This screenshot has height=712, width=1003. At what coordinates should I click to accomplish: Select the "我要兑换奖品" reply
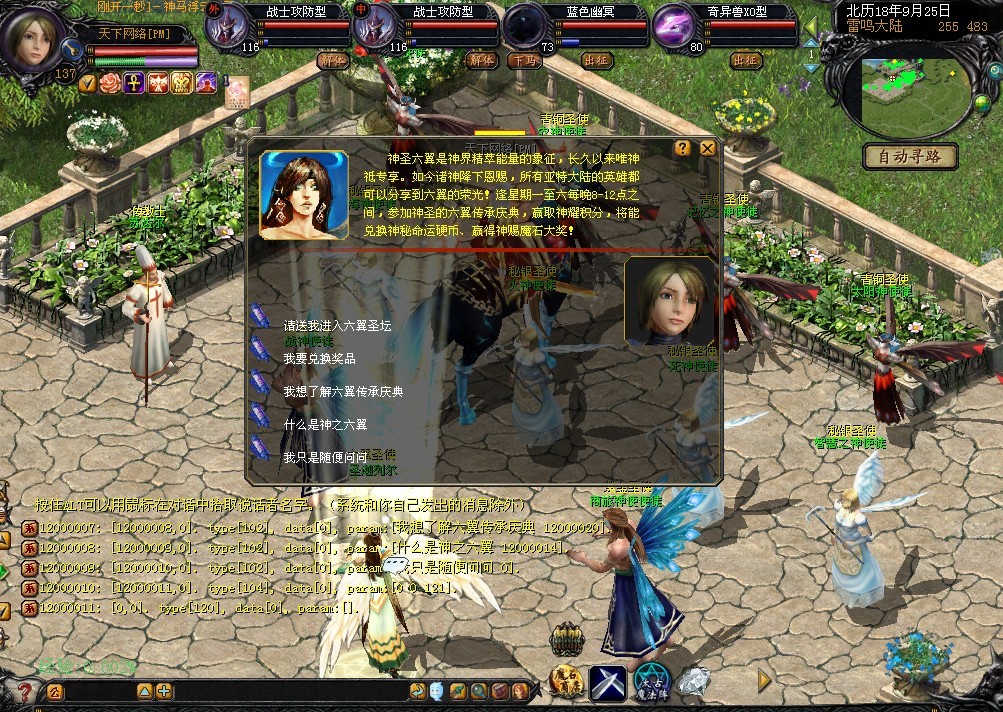tap(319, 358)
